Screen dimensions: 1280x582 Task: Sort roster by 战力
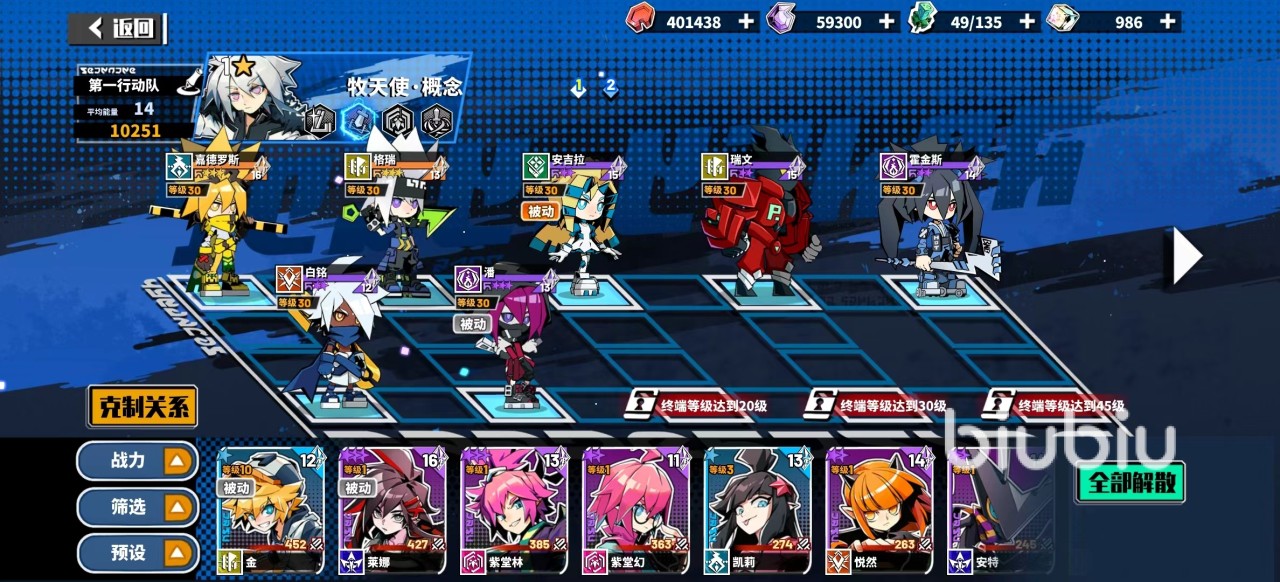138,461
